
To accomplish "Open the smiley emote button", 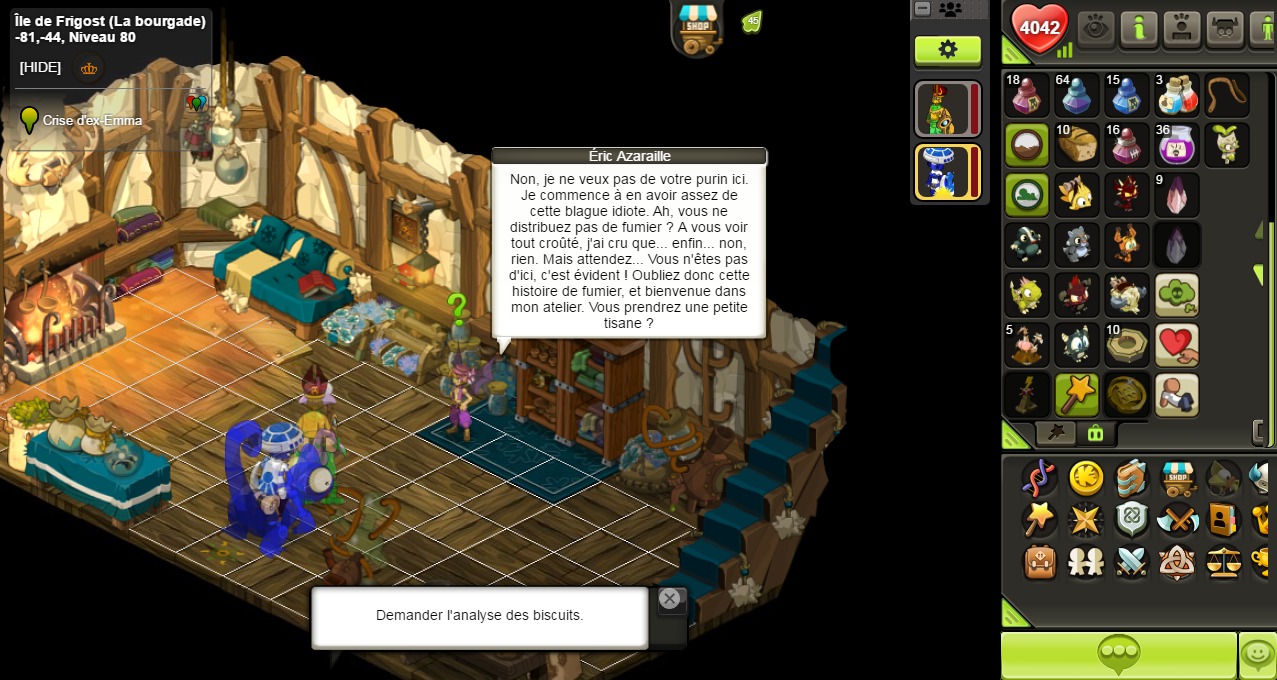I will click(1257, 655).
